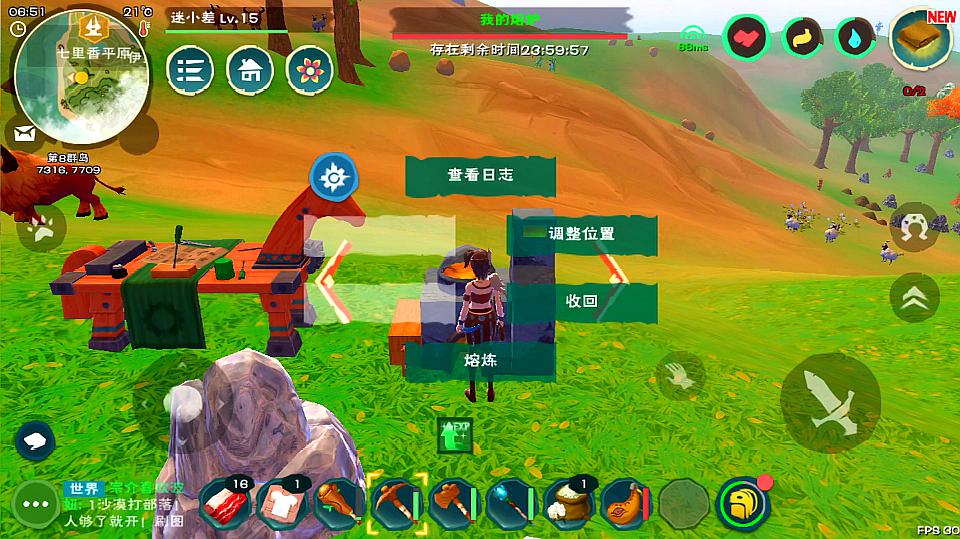Open the mail envelope icon
This screenshot has height=539, width=960.
(25, 133)
